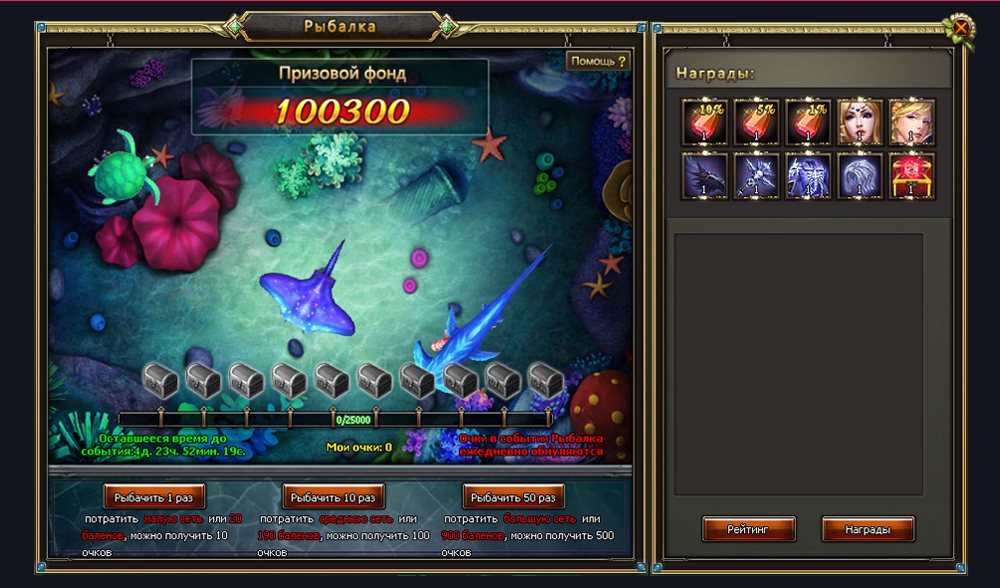Select the red treasure chest reward

(x=912, y=174)
